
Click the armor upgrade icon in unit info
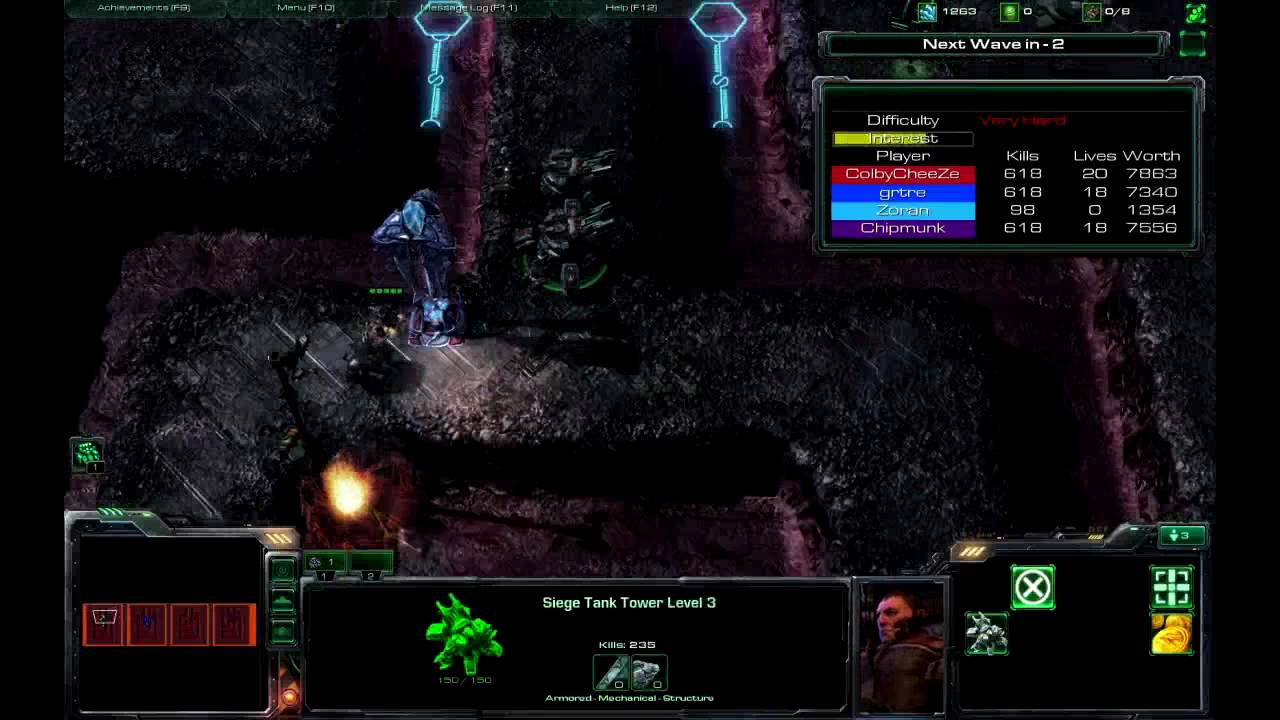coord(647,672)
